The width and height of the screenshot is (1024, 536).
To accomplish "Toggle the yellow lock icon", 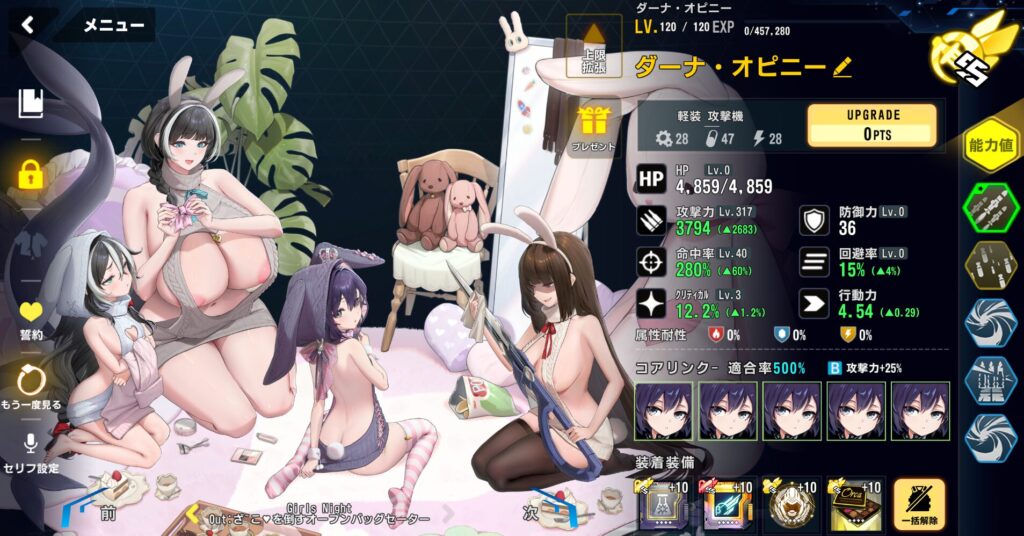I will click(x=30, y=175).
